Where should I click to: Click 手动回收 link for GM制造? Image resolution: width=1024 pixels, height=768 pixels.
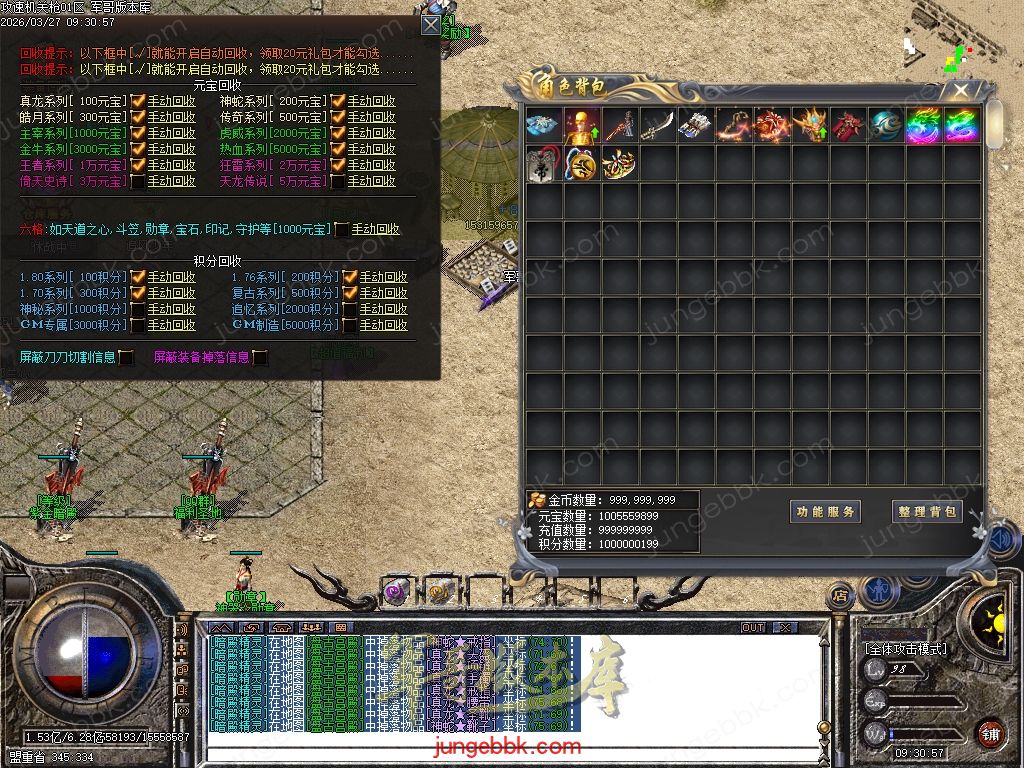click(383, 325)
